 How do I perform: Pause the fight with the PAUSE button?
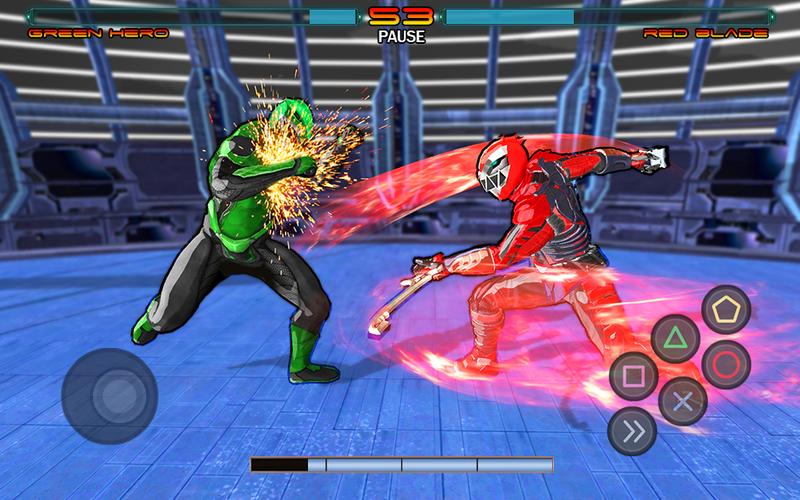click(x=401, y=37)
